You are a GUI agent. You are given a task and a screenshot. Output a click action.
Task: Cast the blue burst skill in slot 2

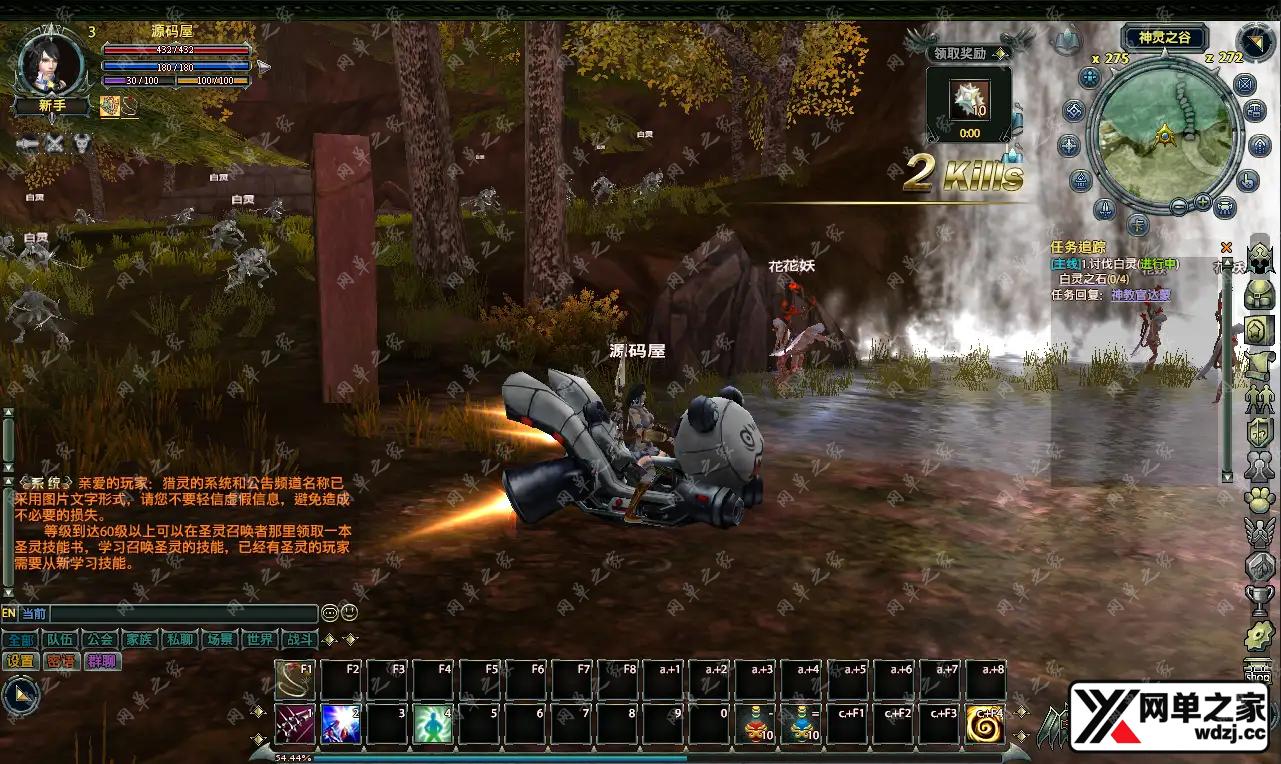[x=341, y=724]
